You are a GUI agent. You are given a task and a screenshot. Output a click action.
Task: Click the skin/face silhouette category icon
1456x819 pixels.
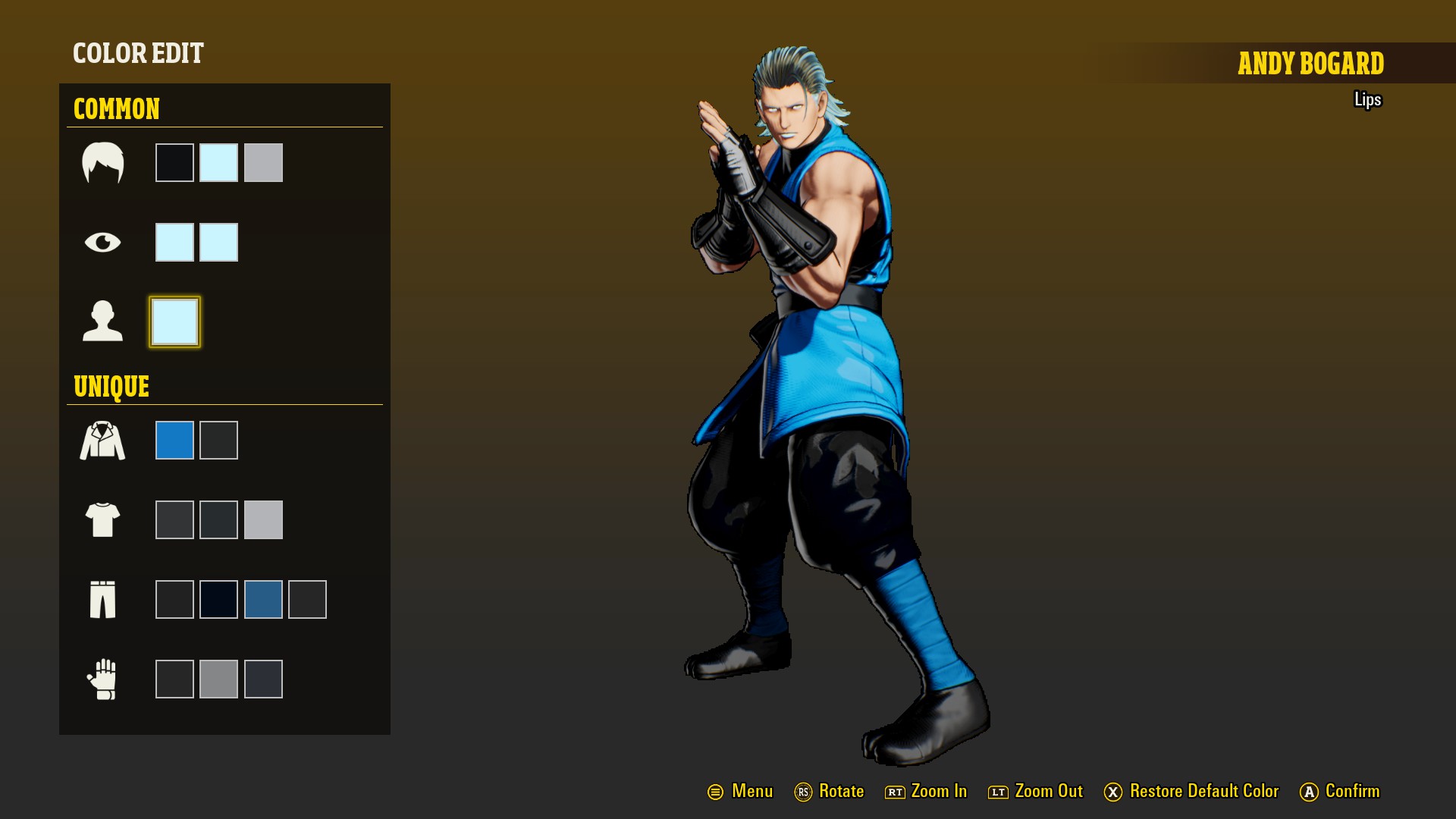pos(102,322)
